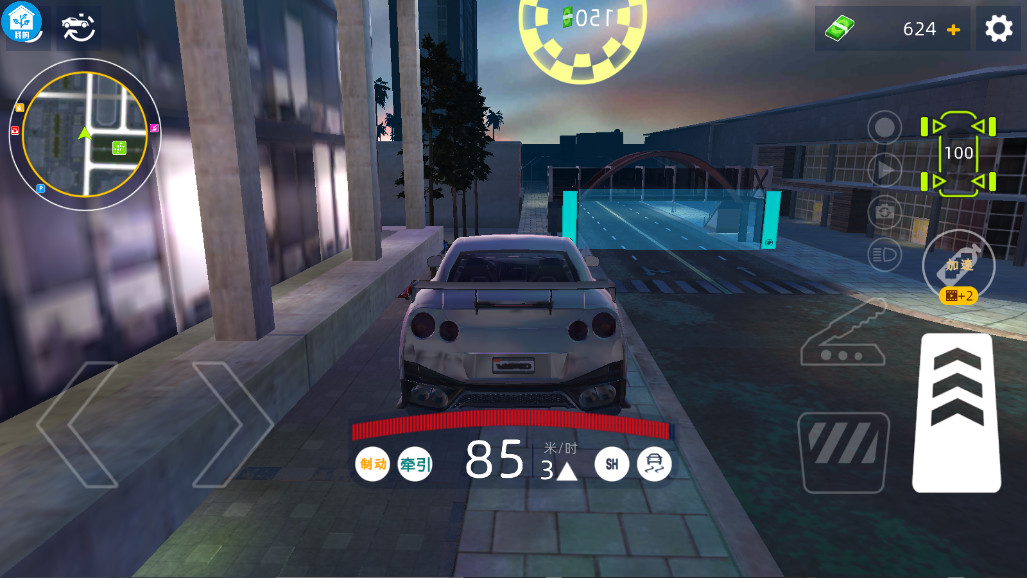Image resolution: width=1027 pixels, height=578 pixels.
Task: Tap the accelerator pedal with chevrons
Action: click(957, 412)
